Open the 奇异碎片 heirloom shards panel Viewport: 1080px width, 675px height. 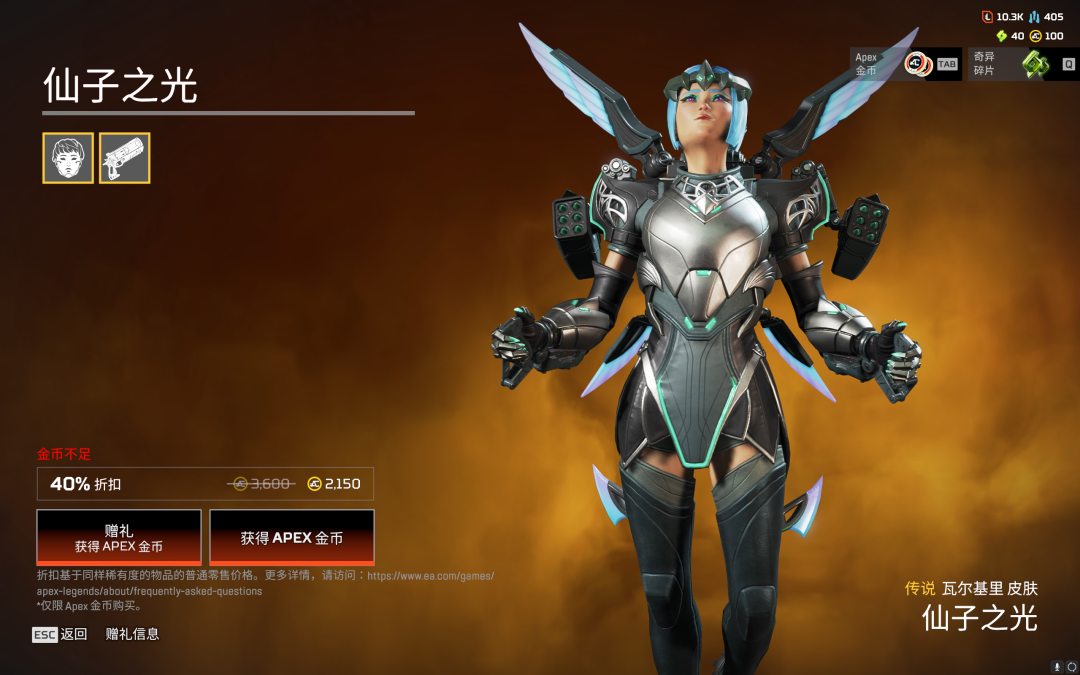tap(1023, 64)
